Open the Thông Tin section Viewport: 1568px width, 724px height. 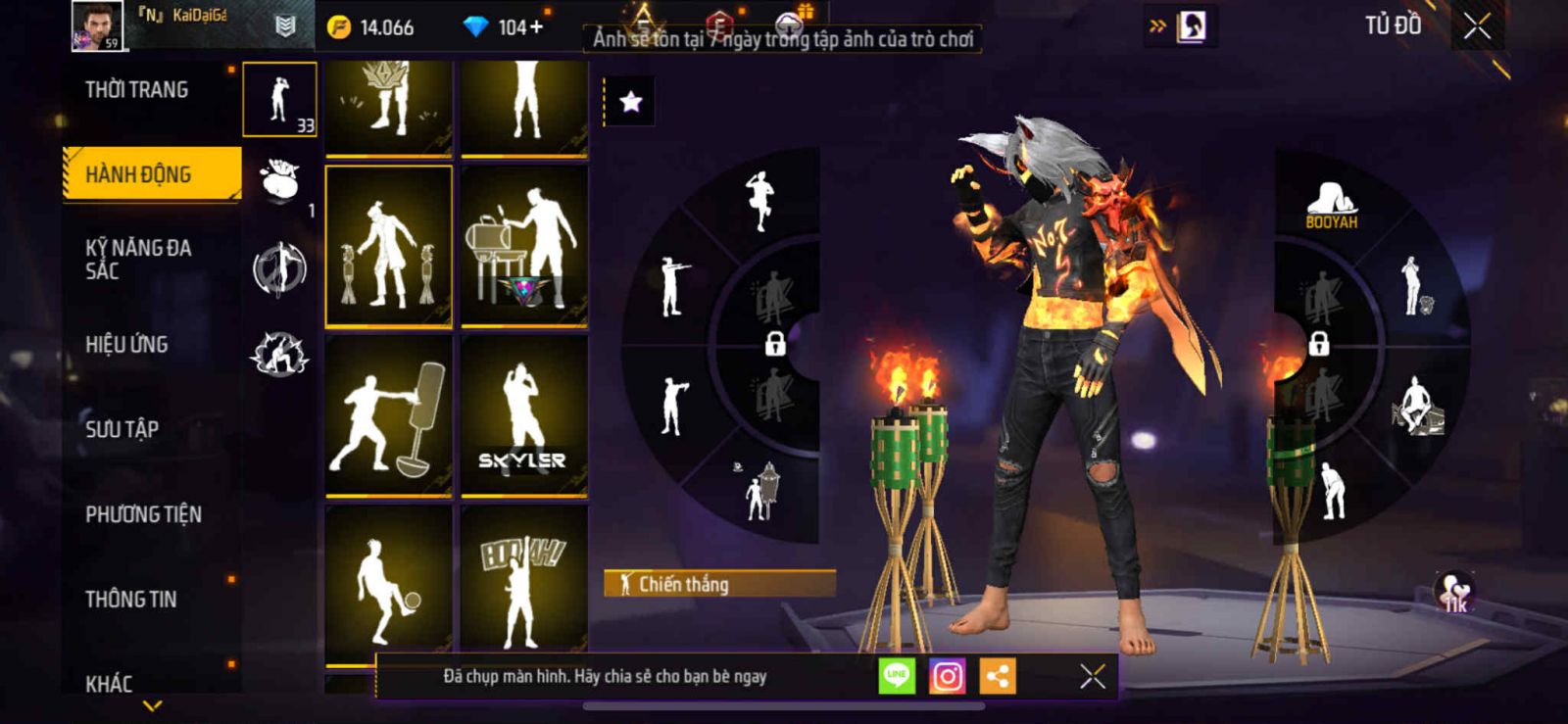[131, 600]
